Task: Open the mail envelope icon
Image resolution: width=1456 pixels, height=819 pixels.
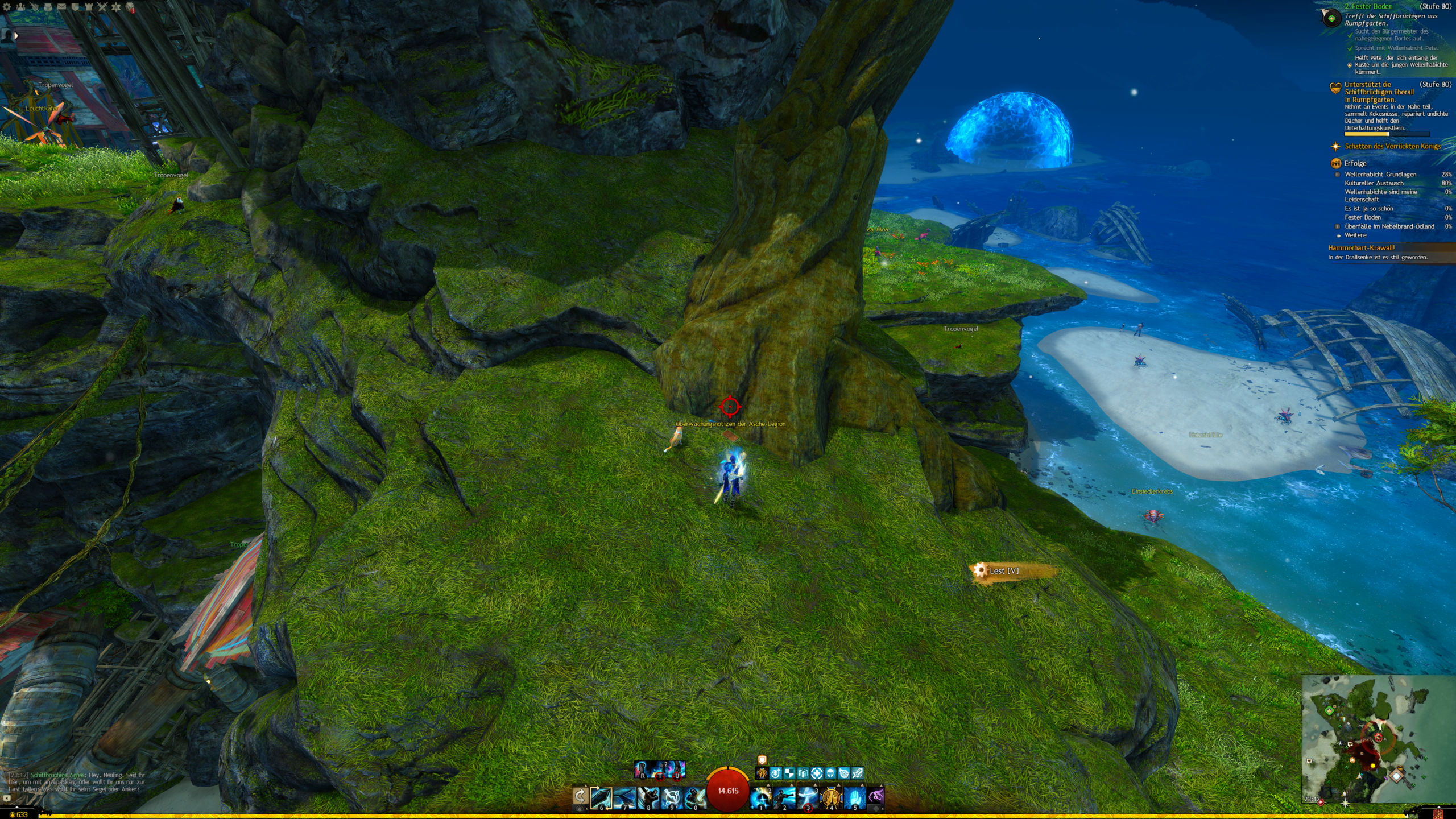Action: coord(61,7)
